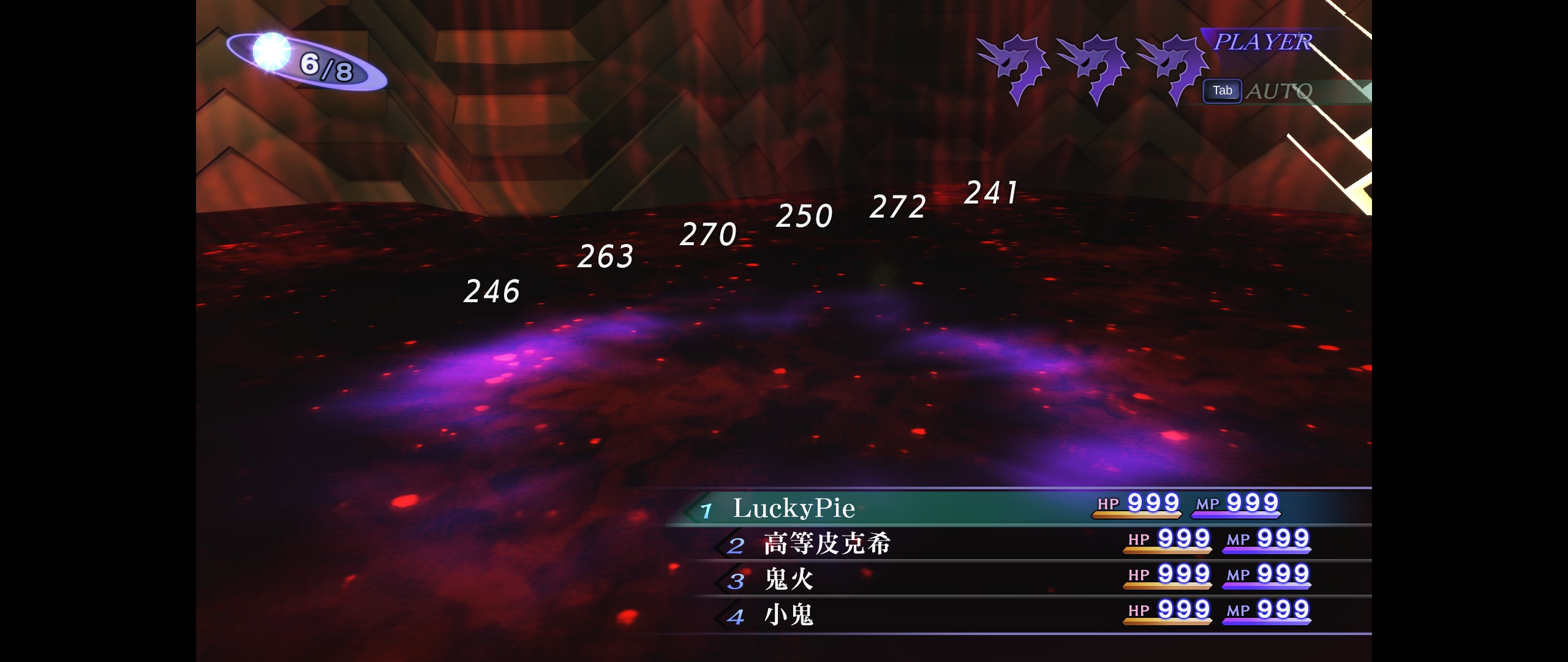Pick party member 小鬼
Image resolution: width=1568 pixels, height=662 pixels.
tap(789, 615)
